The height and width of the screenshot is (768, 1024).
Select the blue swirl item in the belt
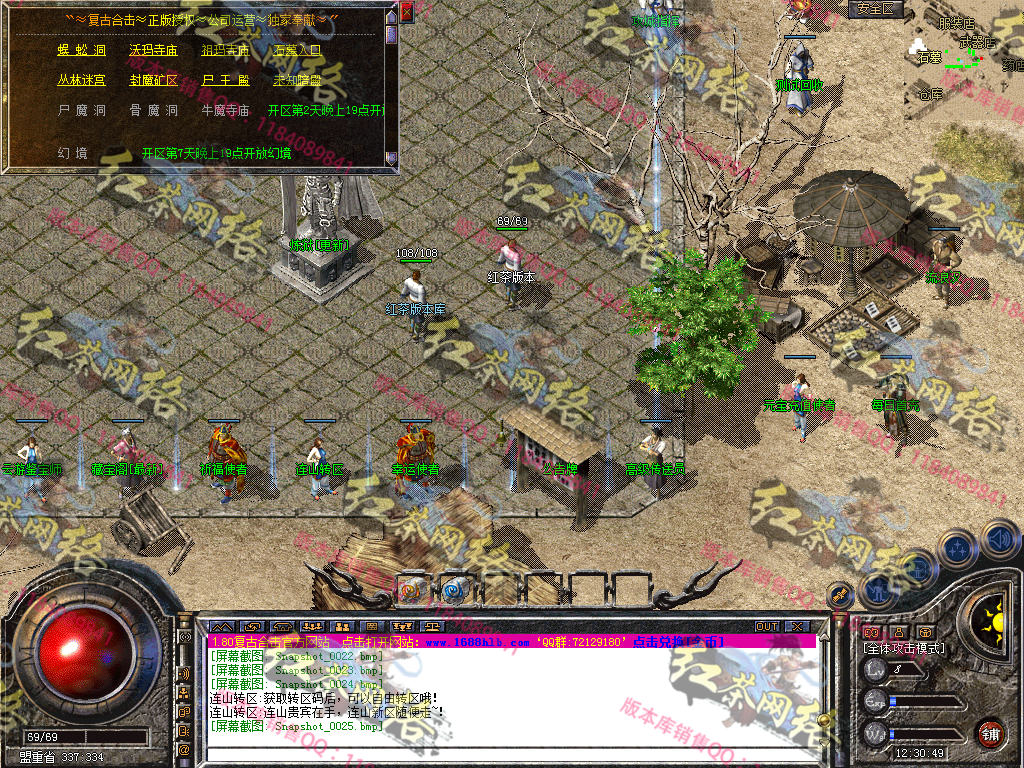[455, 589]
